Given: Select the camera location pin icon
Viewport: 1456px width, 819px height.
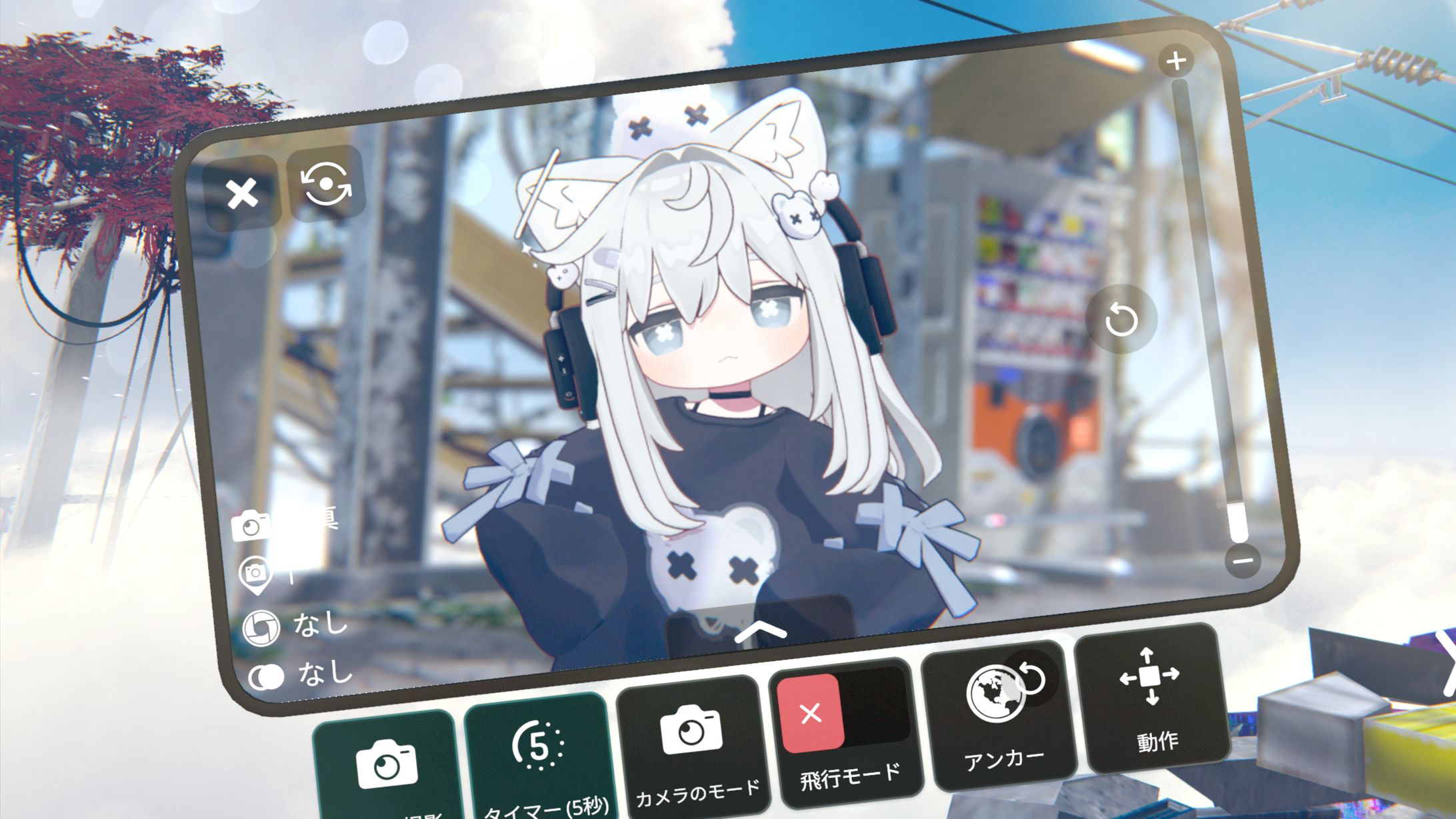Looking at the screenshot, I should coord(255,573).
